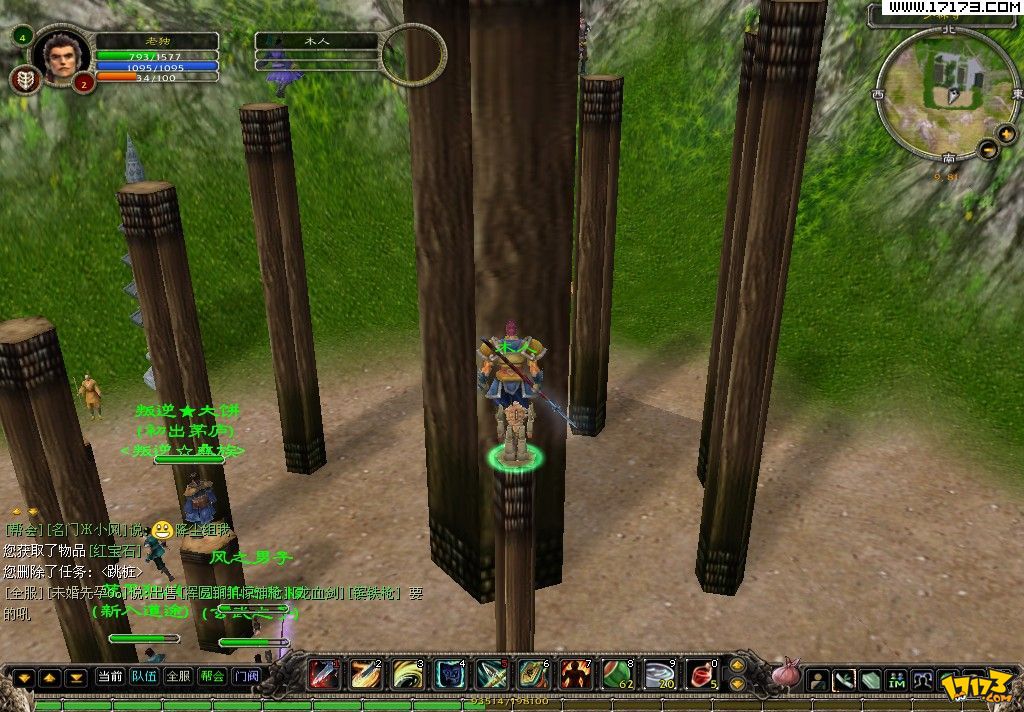The image size is (1024, 712).
Task: Activate the red sword skill in slot 1
Action: point(323,674)
